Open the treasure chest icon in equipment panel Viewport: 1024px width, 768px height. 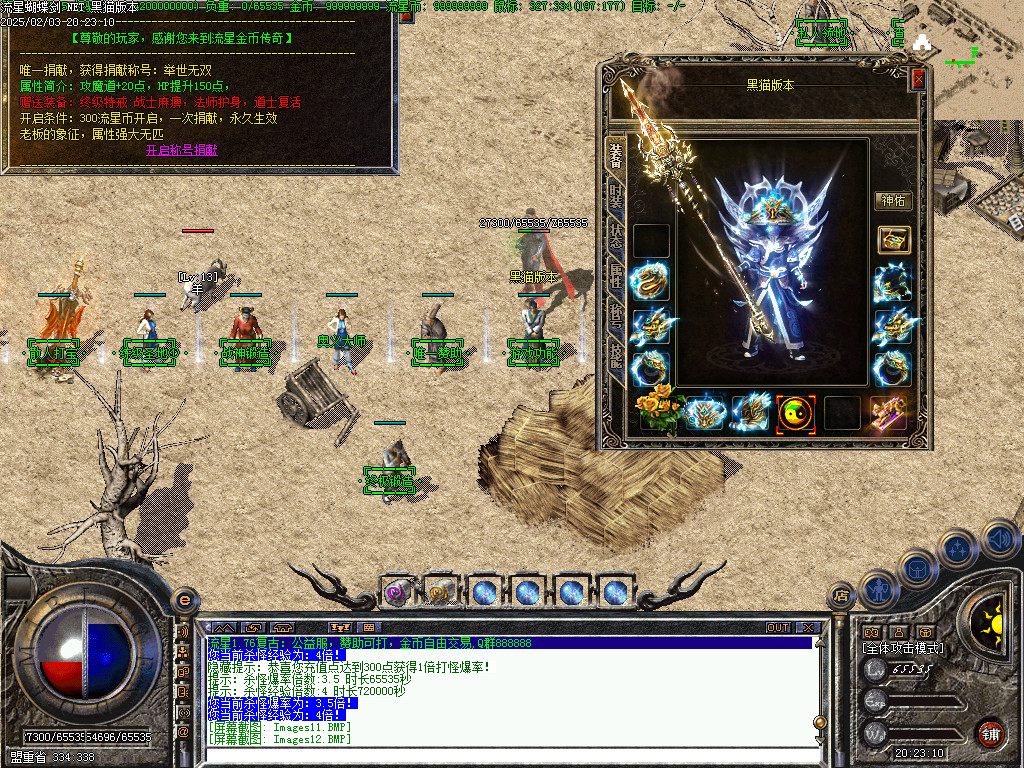click(x=893, y=240)
